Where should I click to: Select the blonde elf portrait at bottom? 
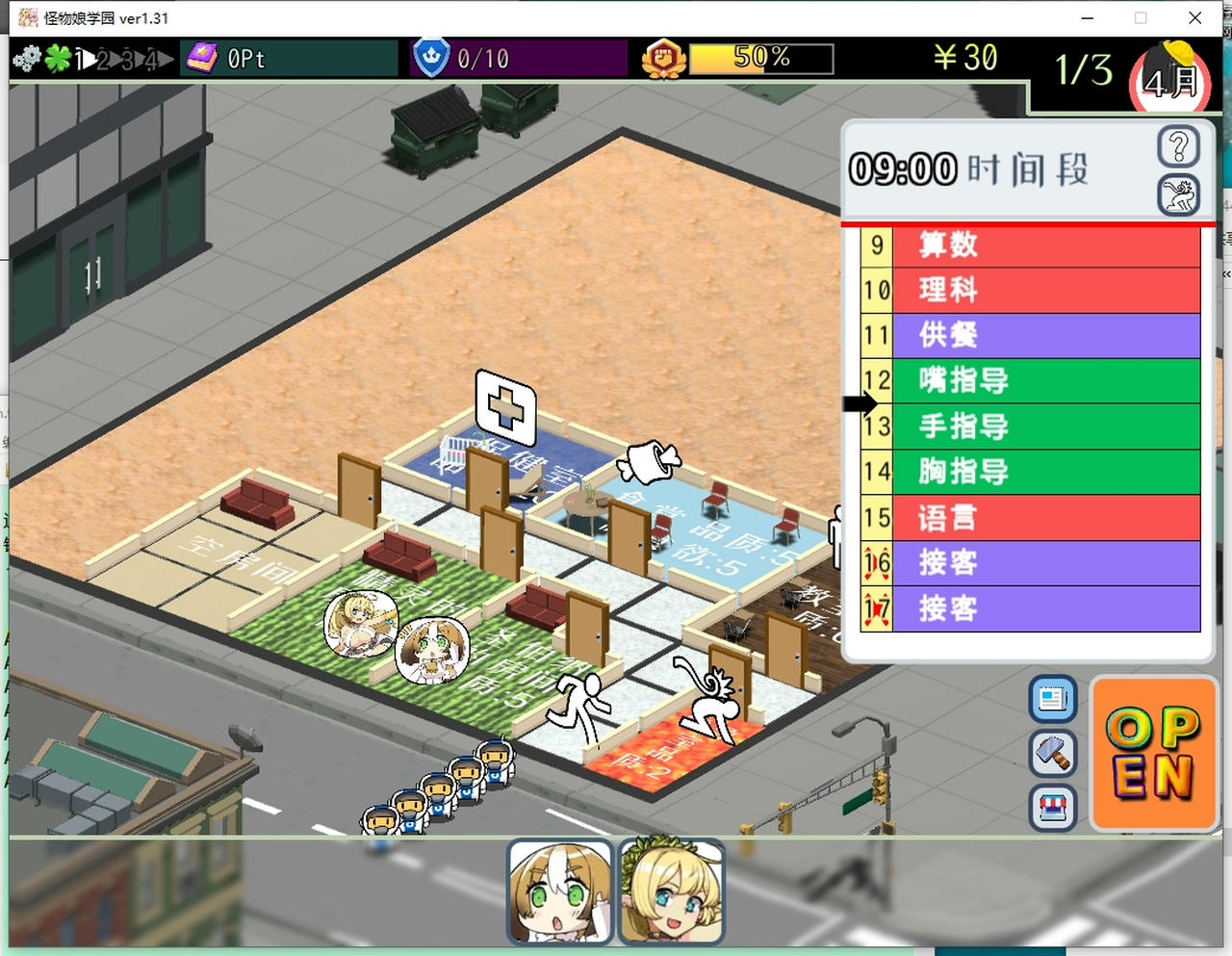672,891
